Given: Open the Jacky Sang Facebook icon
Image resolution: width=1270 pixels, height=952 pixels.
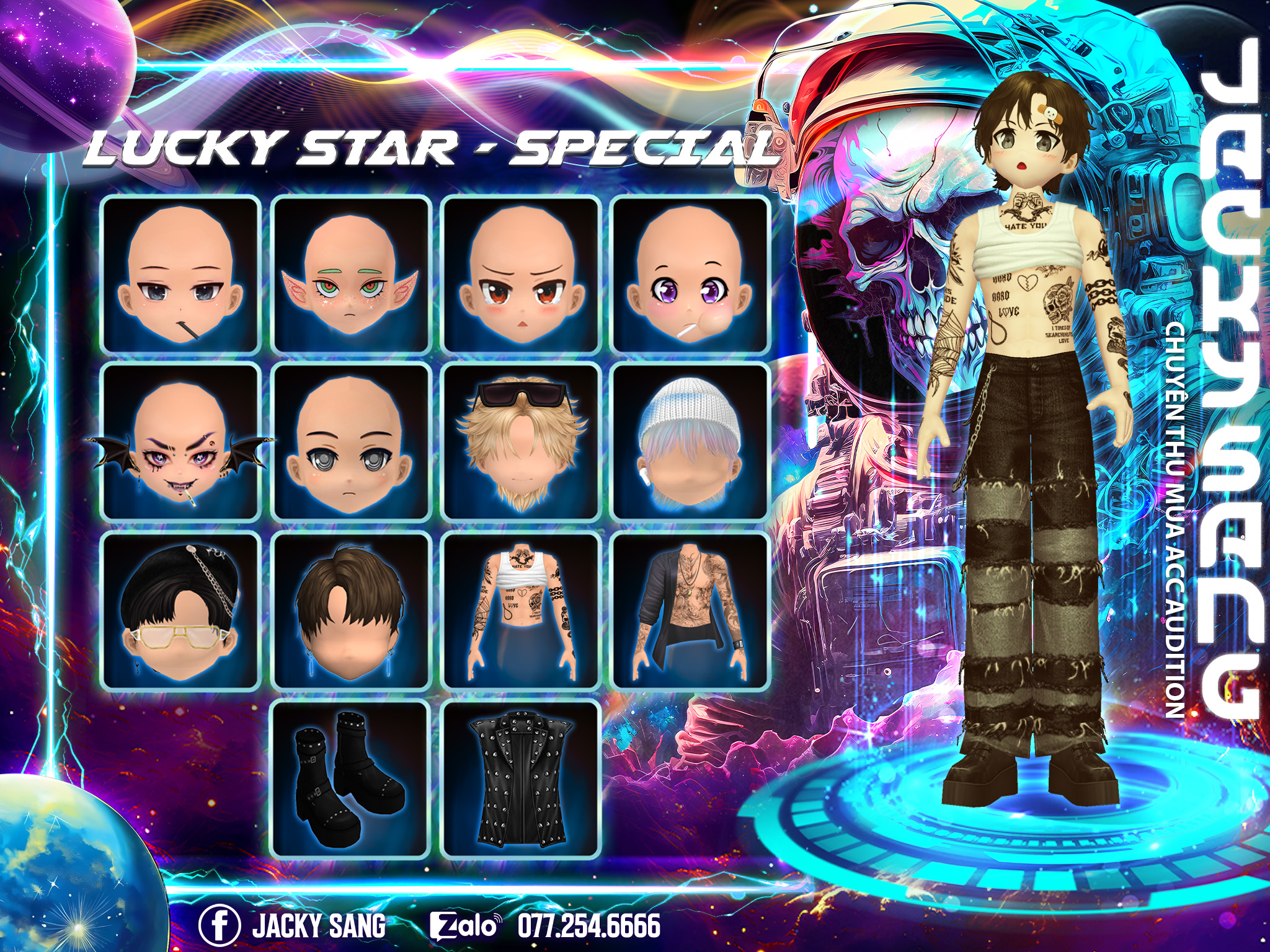Looking at the screenshot, I should 220,925.
